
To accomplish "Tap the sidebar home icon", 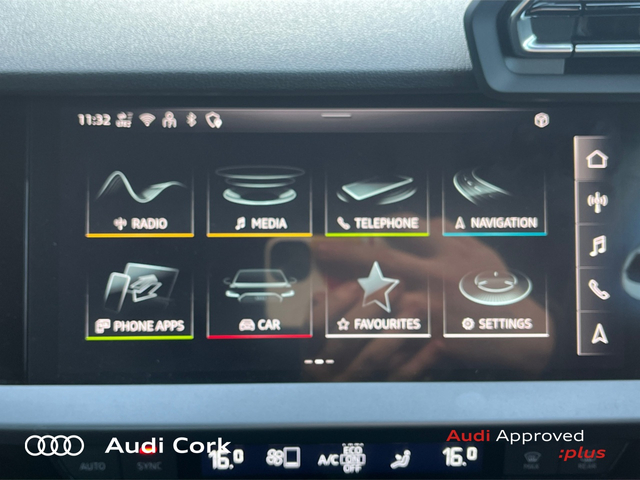I will pyautogui.click(x=597, y=159).
